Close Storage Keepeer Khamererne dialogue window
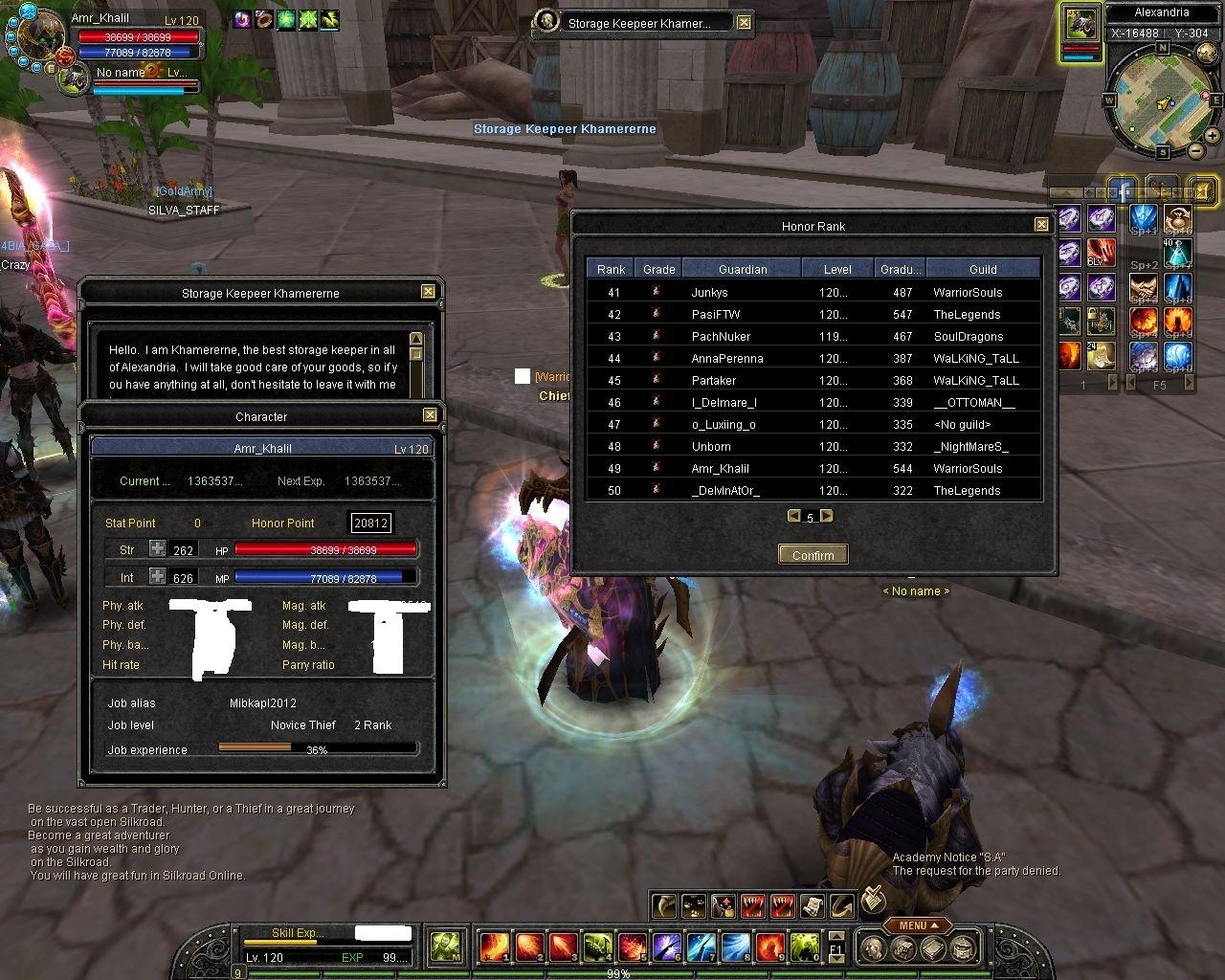Viewport: 1225px width, 980px height. click(428, 292)
